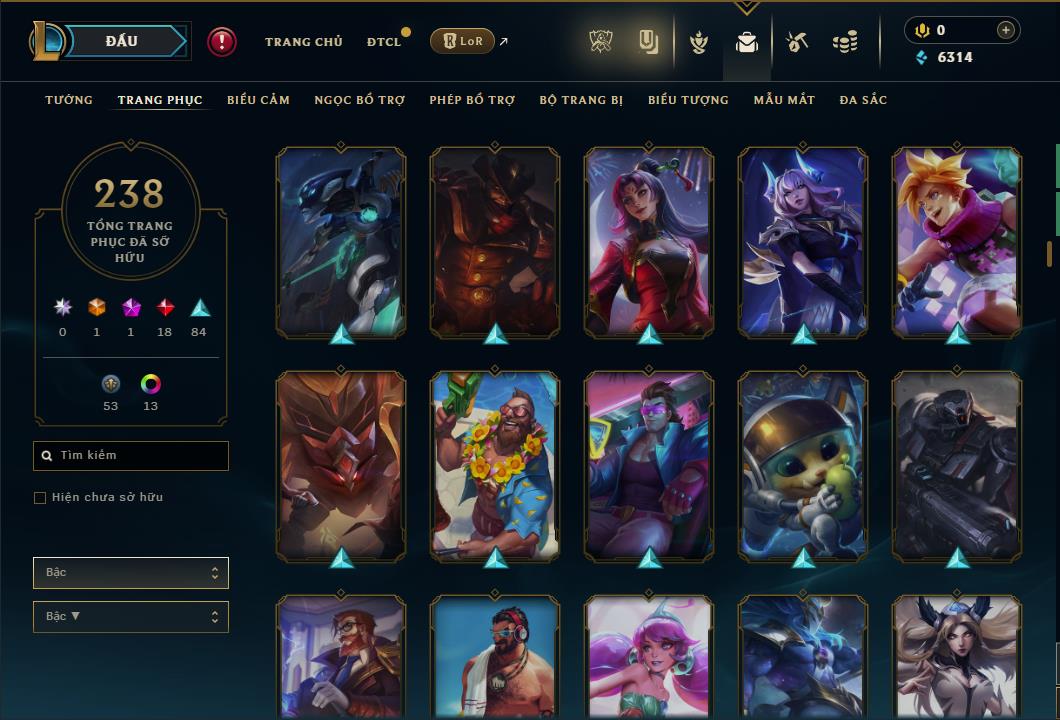Choose the bearded flower lei skin card
Image resolution: width=1060 pixels, height=720 pixels.
coord(495,465)
